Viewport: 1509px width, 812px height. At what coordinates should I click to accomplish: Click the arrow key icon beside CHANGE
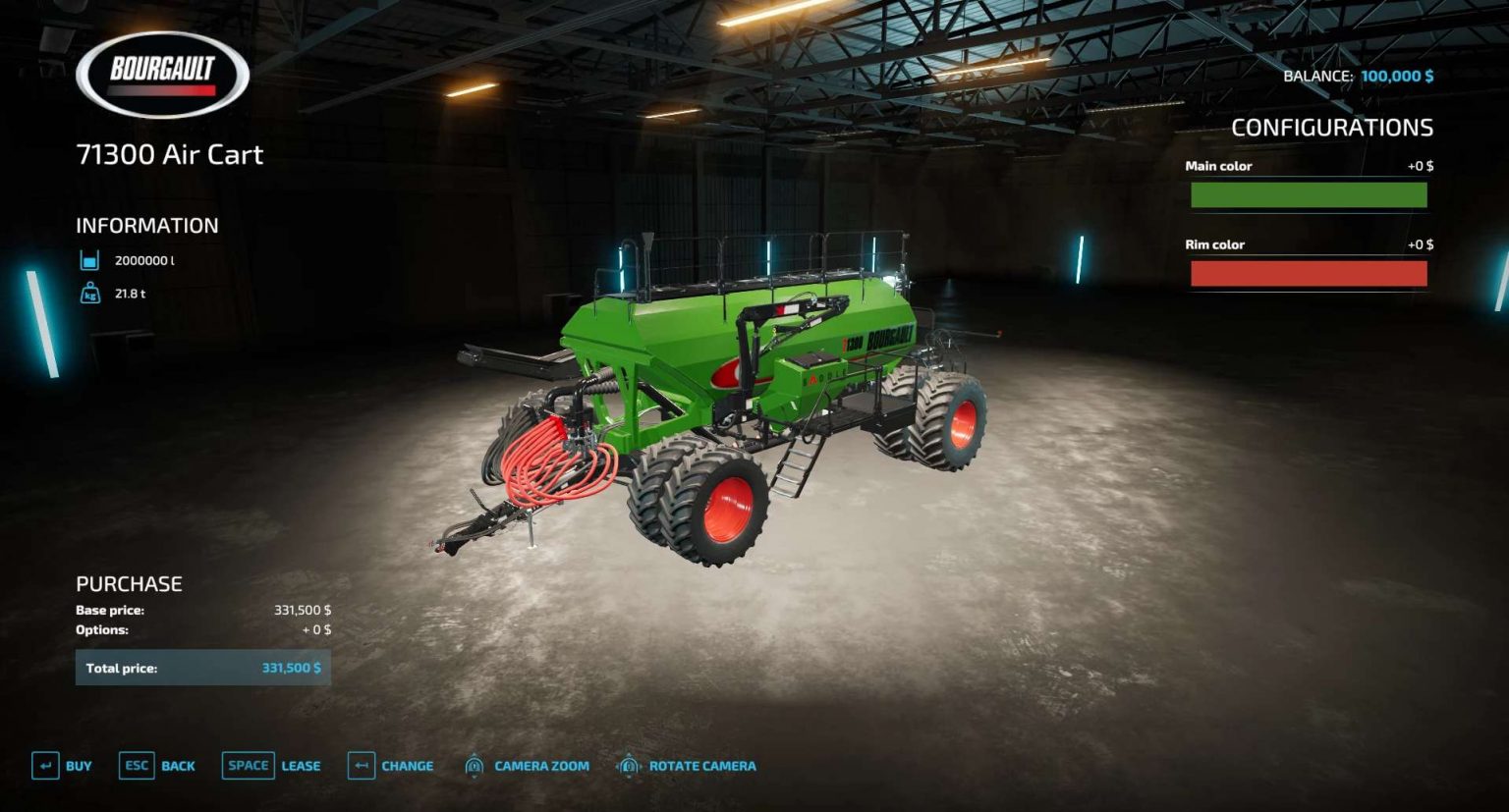tap(361, 765)
